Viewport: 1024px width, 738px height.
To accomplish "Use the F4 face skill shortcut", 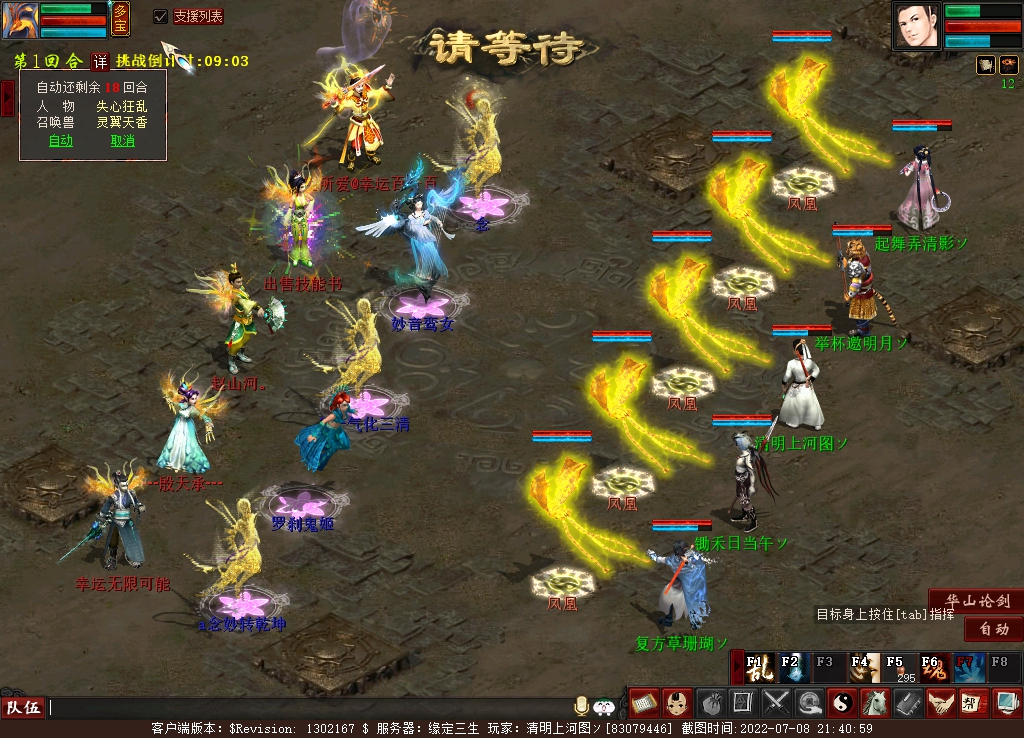I will (864, 667).
